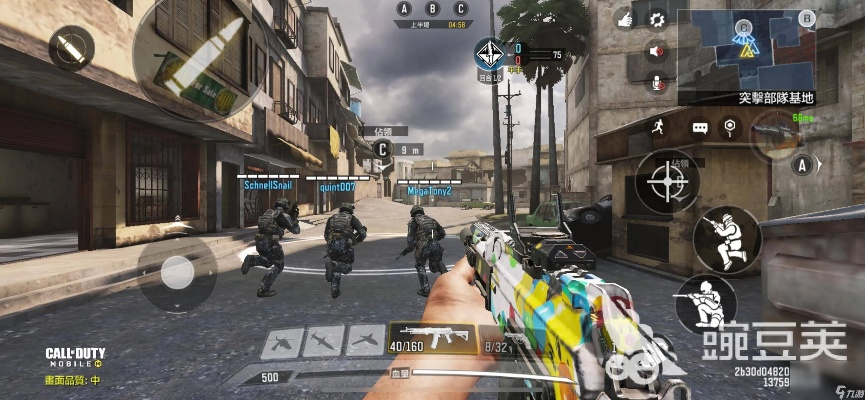
Task: Toggle the muted microphone icon
Action: click(657, 82)
